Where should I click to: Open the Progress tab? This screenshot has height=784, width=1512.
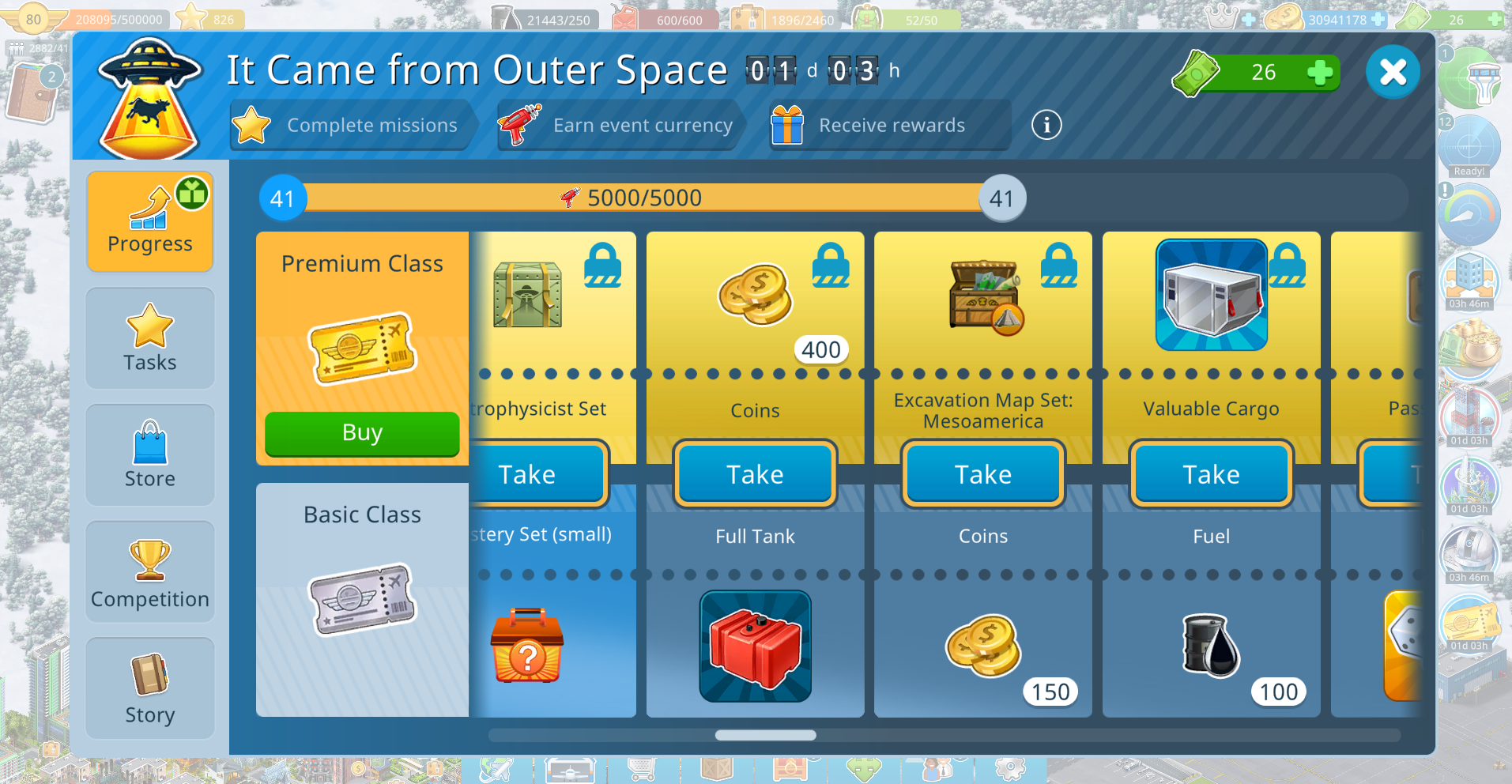coord(150,222)
